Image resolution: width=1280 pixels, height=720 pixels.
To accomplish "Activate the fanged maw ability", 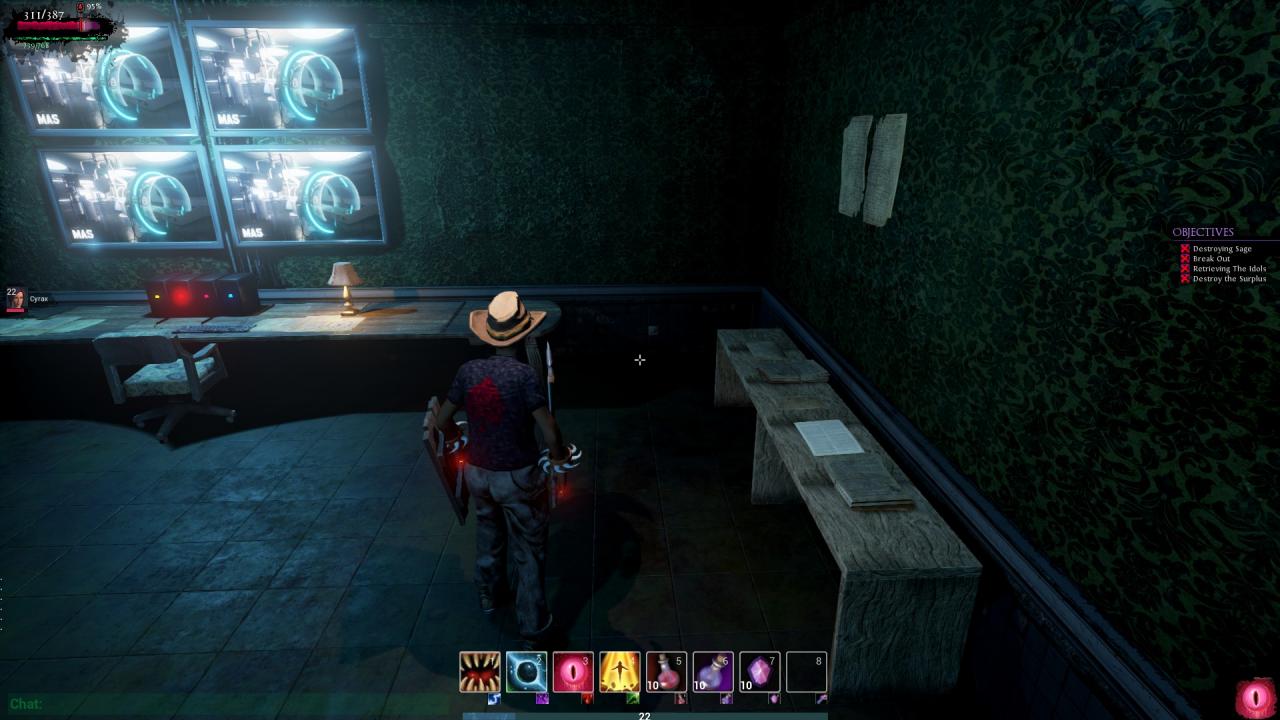I will coord(480,672).
